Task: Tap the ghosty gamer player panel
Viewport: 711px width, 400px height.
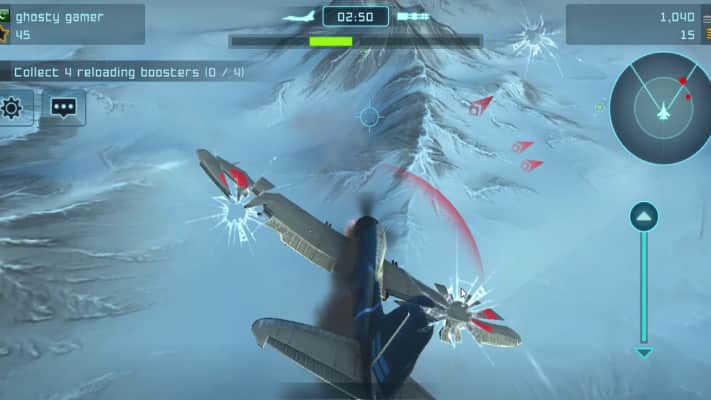Action: (x=73, y=25)
